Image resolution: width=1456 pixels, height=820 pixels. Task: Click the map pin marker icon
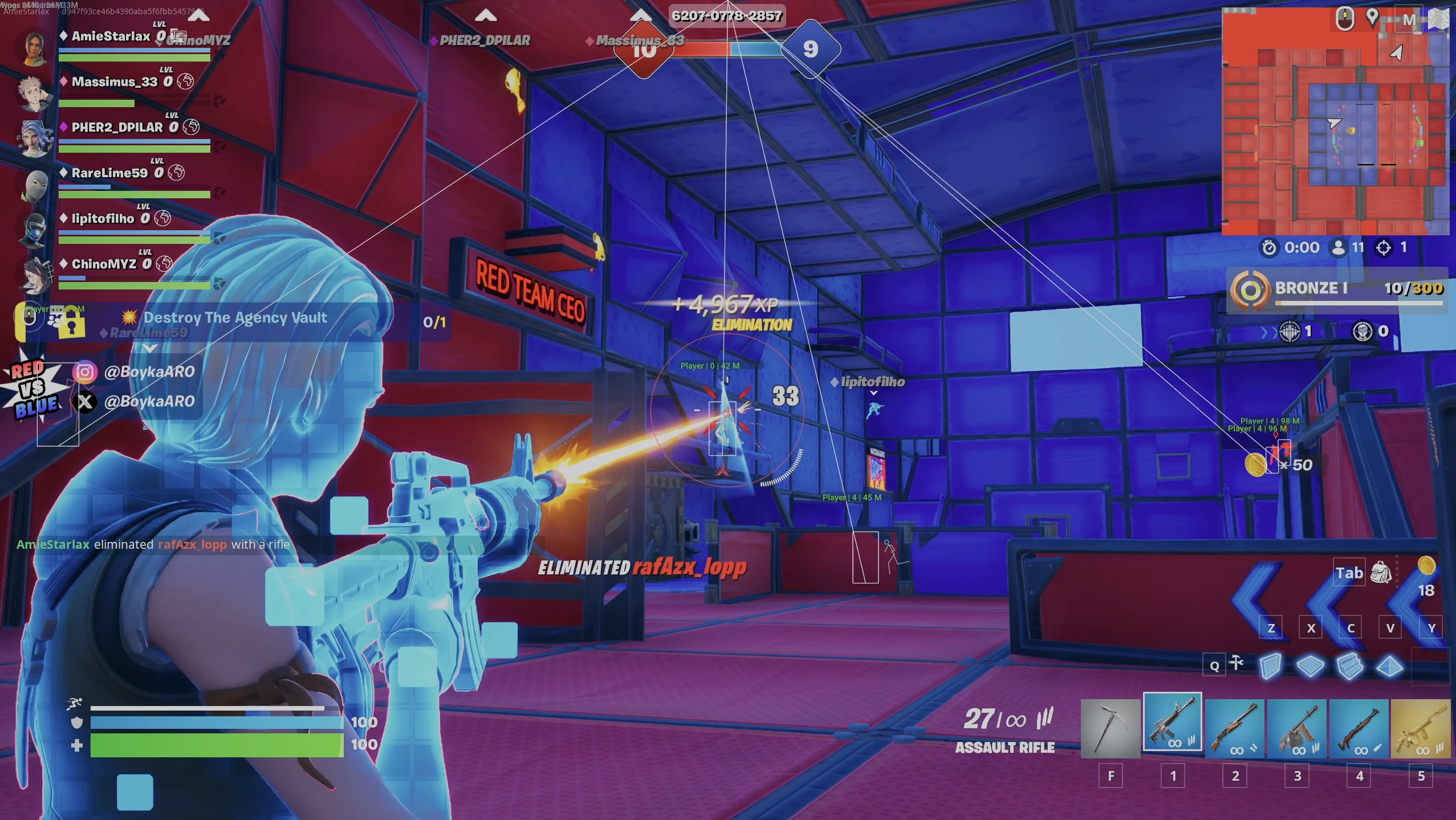(x=1373, y=18)
